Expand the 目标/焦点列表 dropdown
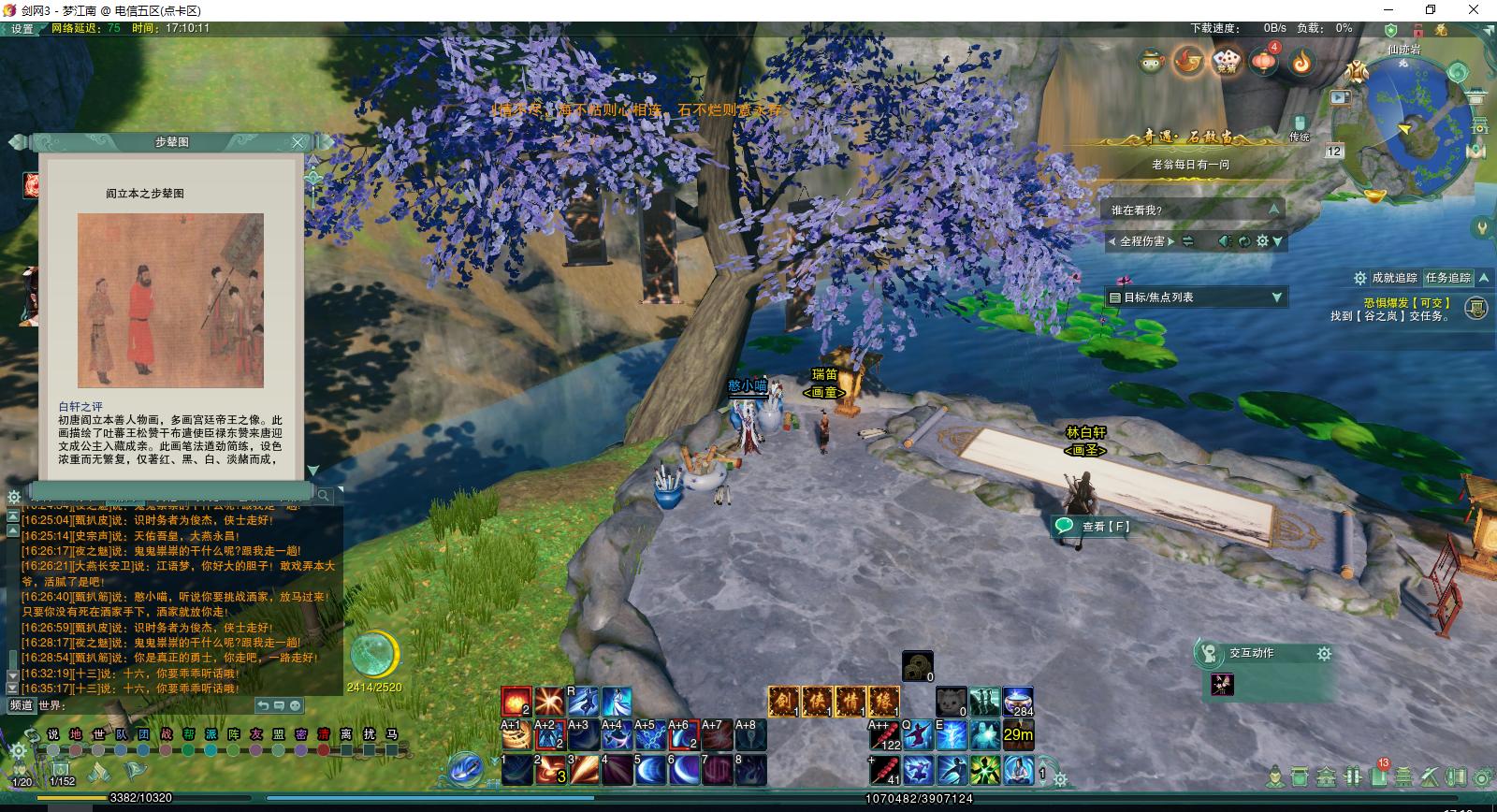1497x812 pixels. 1277,297
